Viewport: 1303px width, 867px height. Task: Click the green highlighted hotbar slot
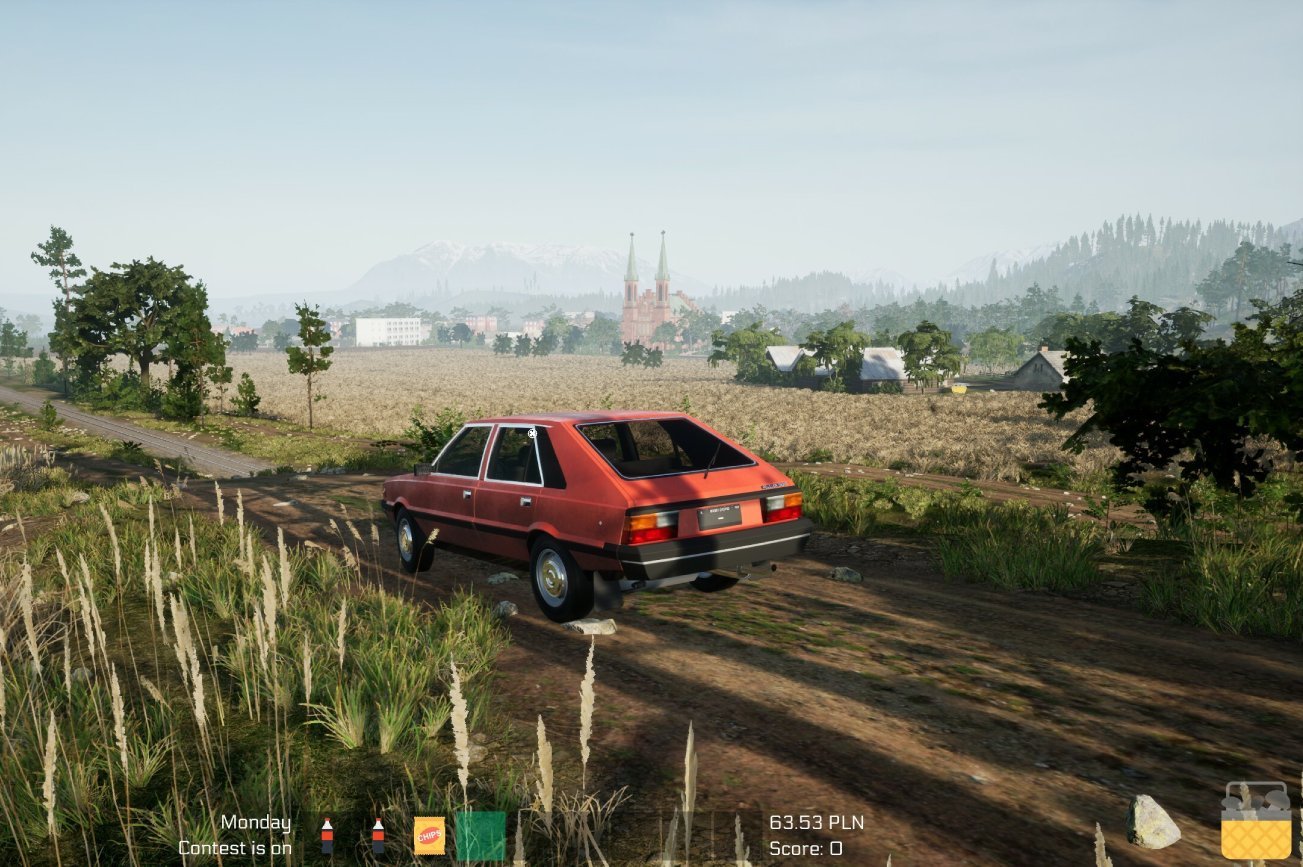pyautogui.click(x=480, y=836)
